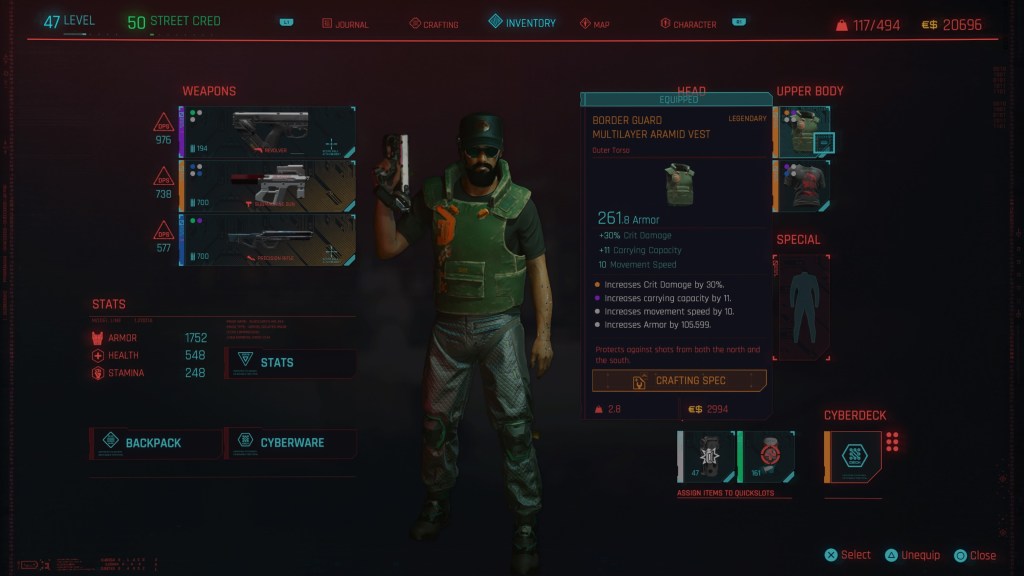Open the Character tab
1024x576 pixels.
tap(694, 23)
